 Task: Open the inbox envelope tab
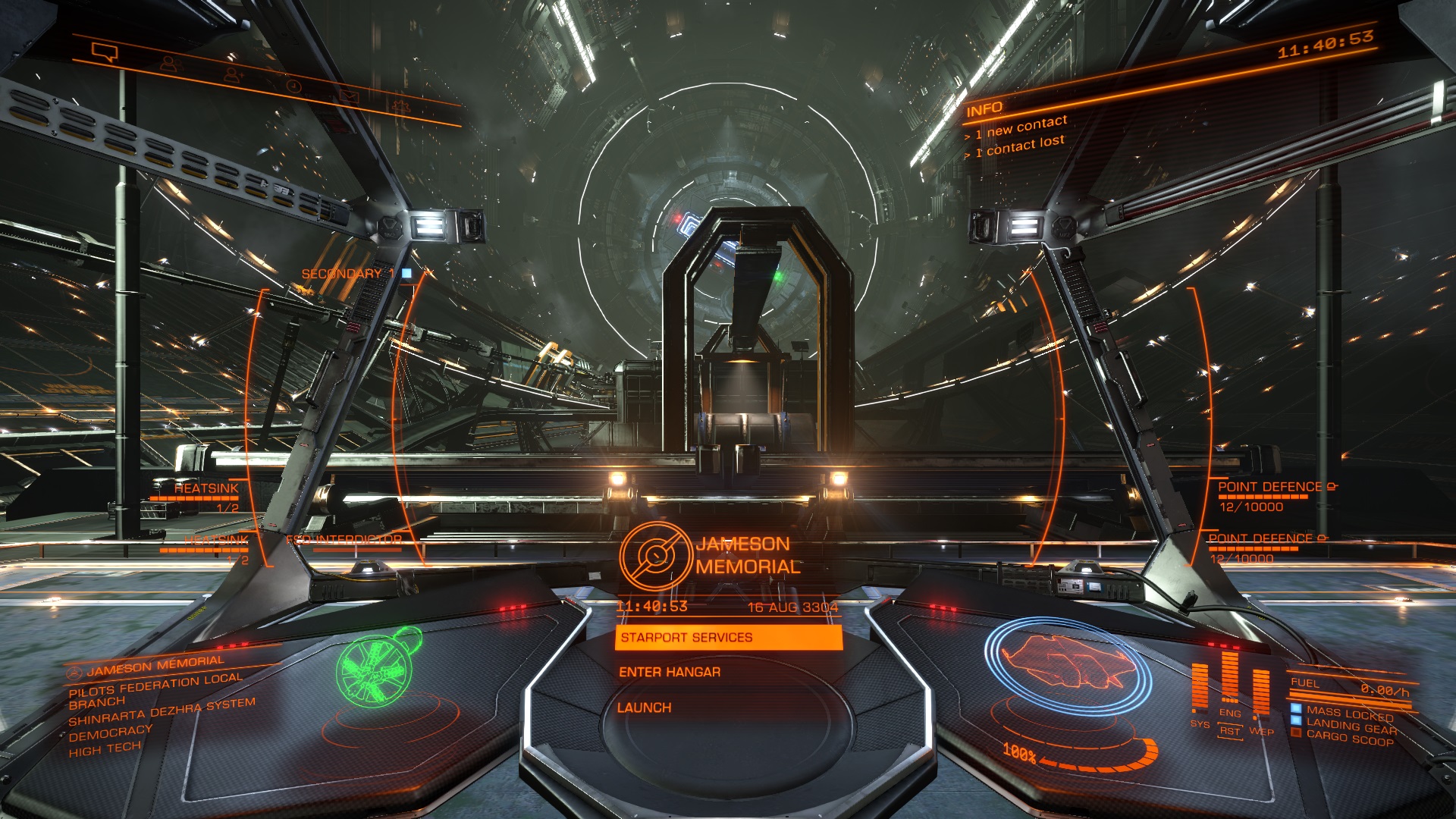click(x=348, y=96)
